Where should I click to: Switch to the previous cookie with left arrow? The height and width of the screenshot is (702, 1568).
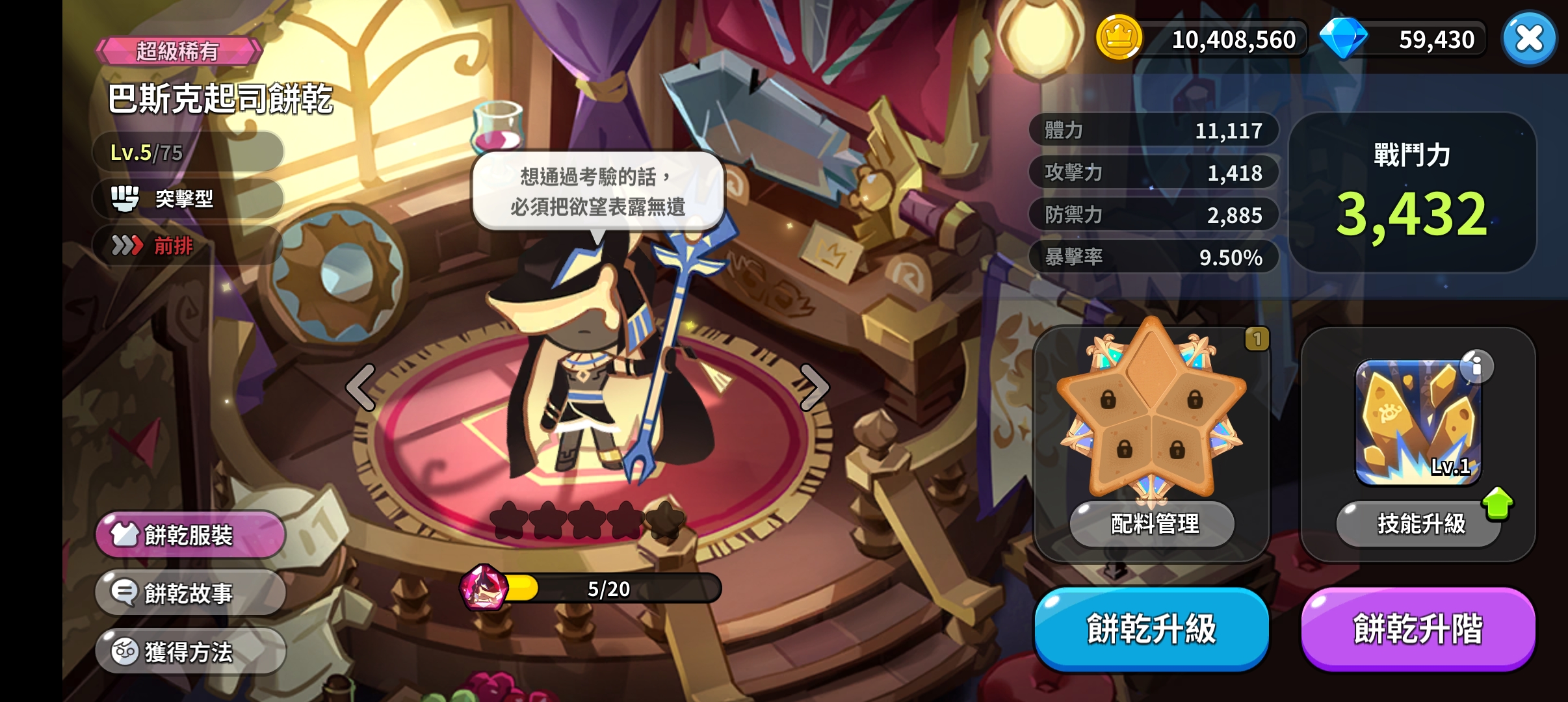point(361,387)
